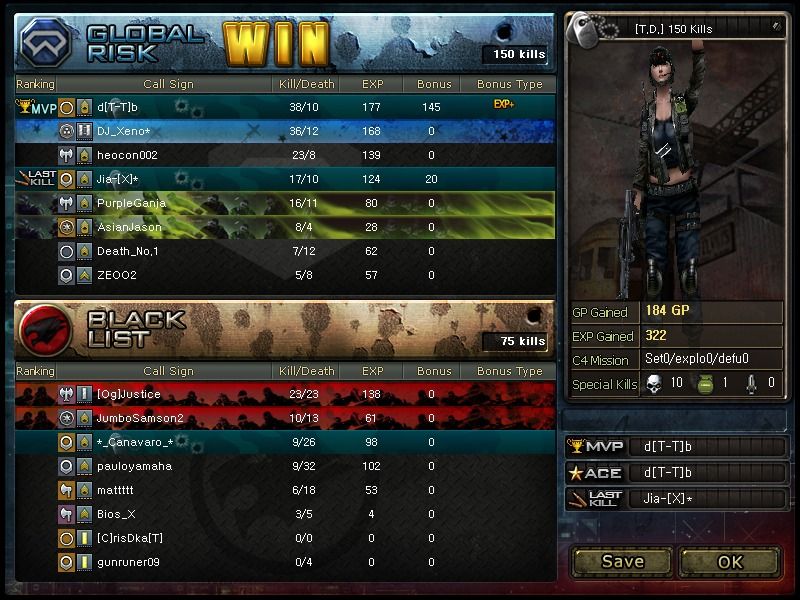800x600 pixels.
Task: Select [C]risDka[T] player row
Action: (x=285, y=538)
